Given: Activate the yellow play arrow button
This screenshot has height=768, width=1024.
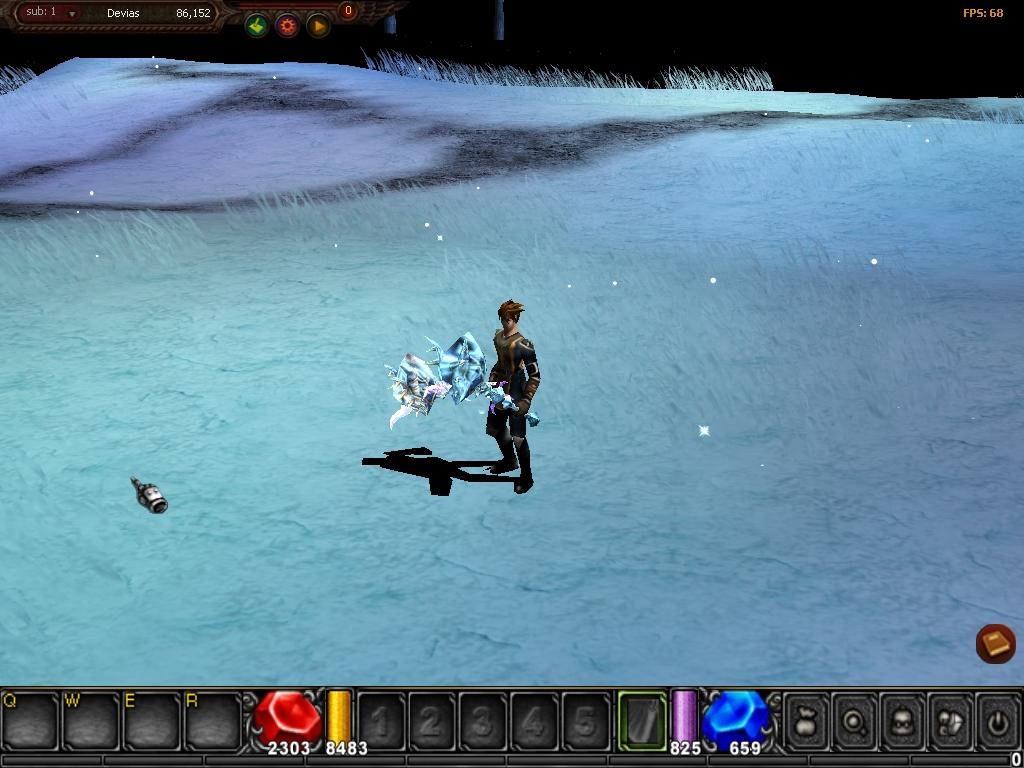Looking at the screenshot, I should [x=318, y=26].
